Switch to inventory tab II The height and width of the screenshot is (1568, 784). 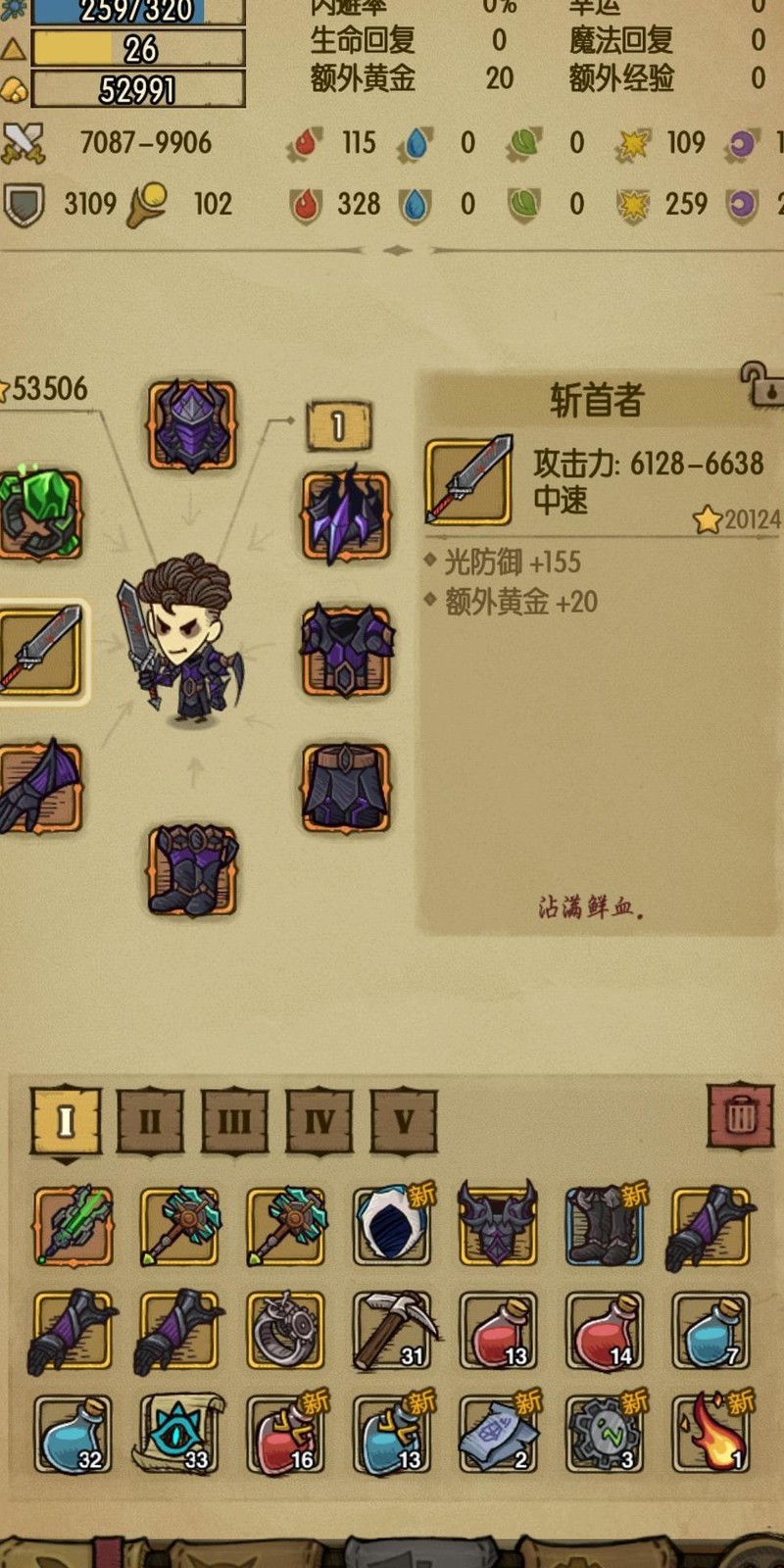[150, 1120]
